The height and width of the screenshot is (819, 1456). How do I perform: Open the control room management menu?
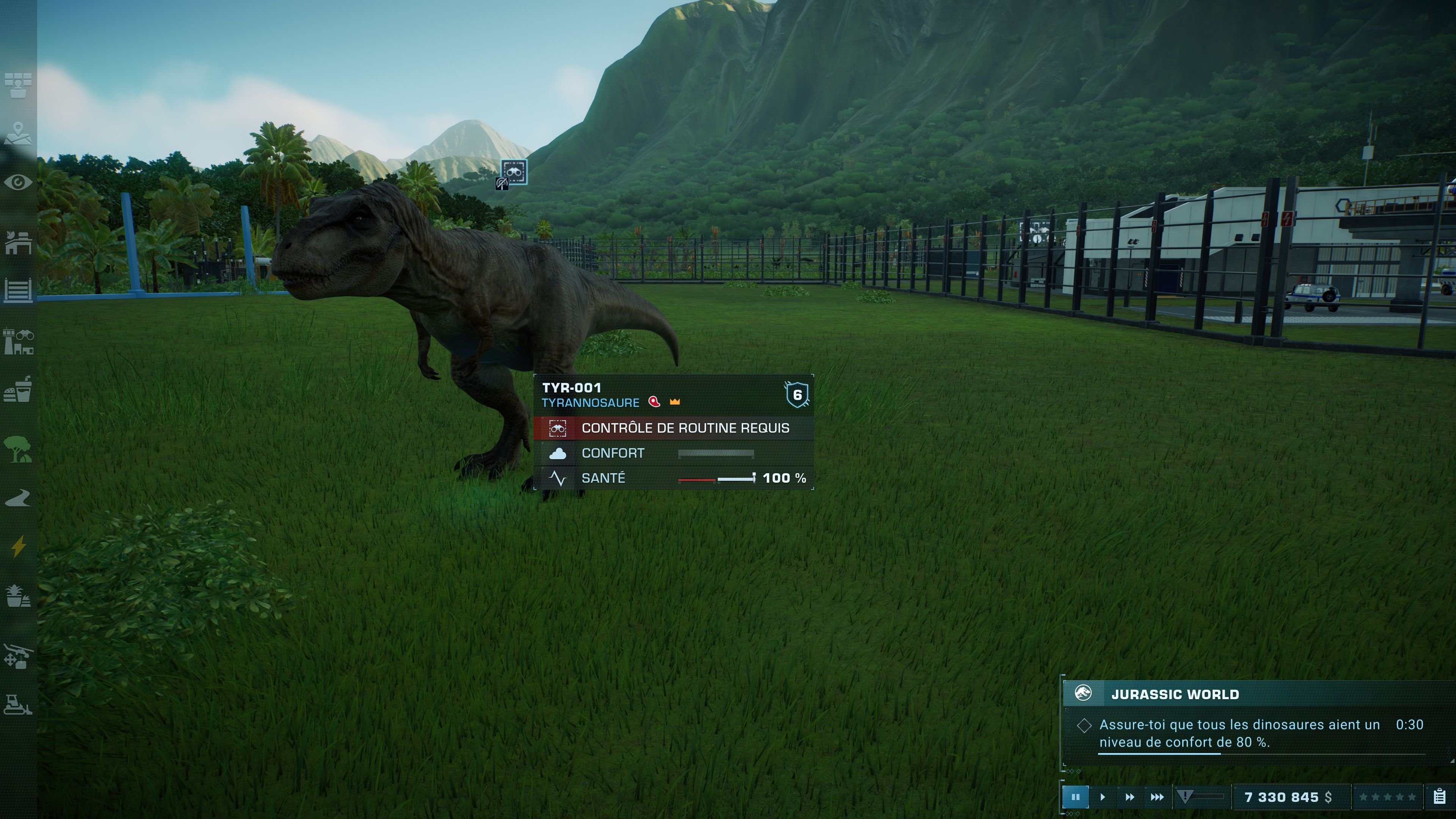pos(18,85)
